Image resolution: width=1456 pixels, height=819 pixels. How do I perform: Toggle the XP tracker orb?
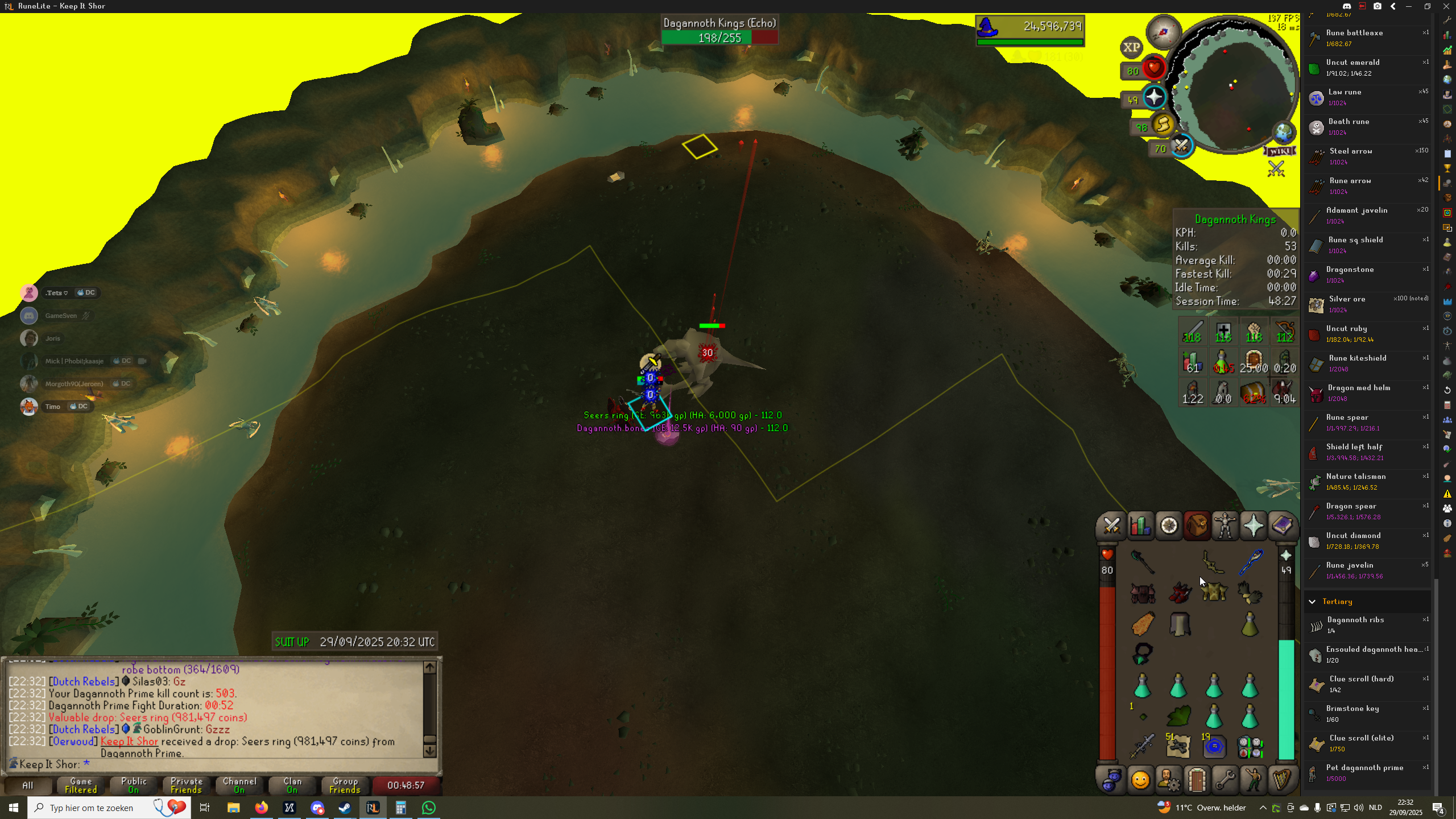pos(1131,48)
